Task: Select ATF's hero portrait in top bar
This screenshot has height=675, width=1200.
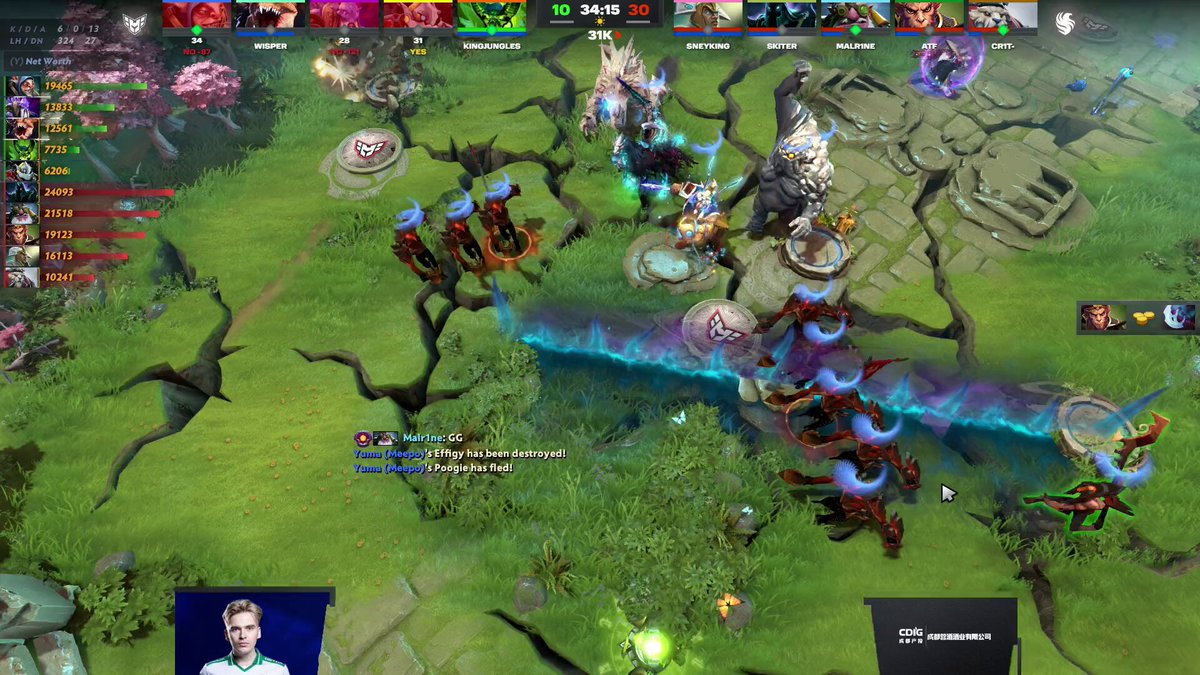Action: coord(929,15)
